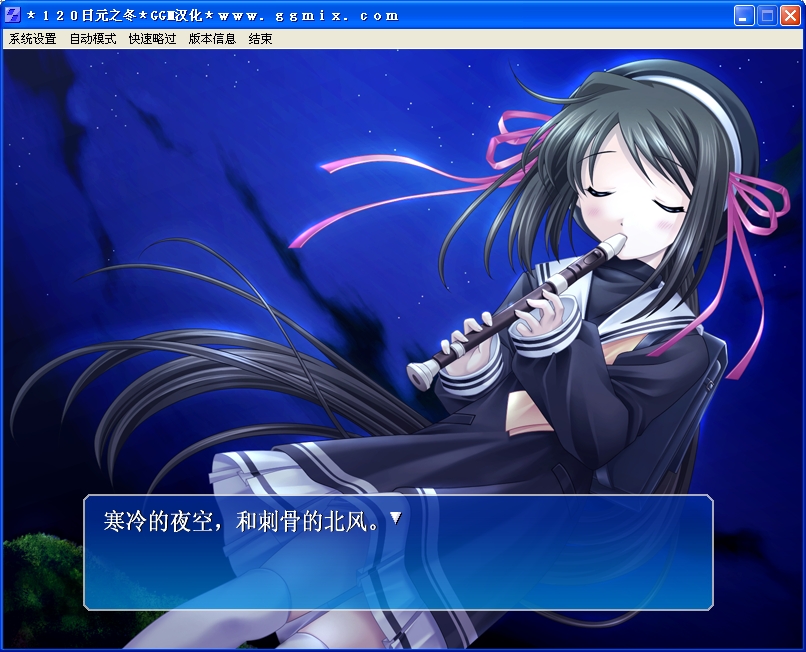
Task: Activate the 快速略过 skip option
Action: click(x=152, y=39)
